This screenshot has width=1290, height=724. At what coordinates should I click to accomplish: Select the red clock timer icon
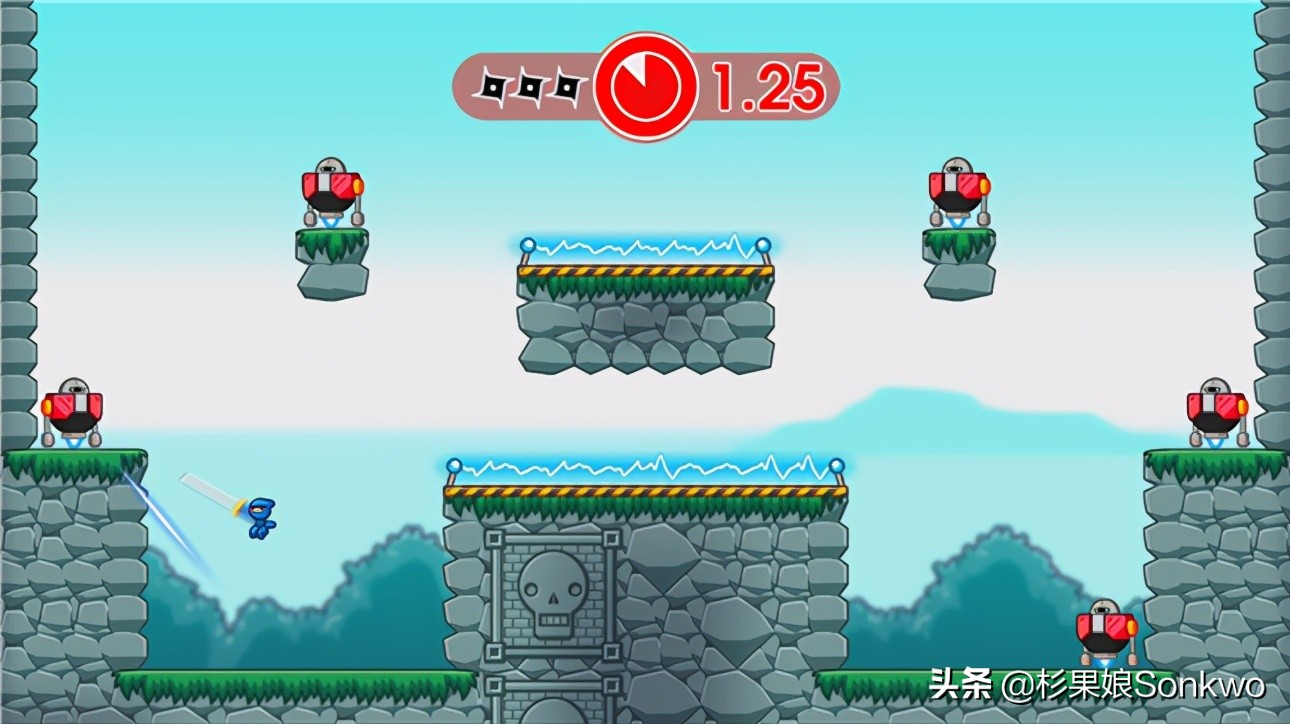pyautogui.click(x=644, y=85)
